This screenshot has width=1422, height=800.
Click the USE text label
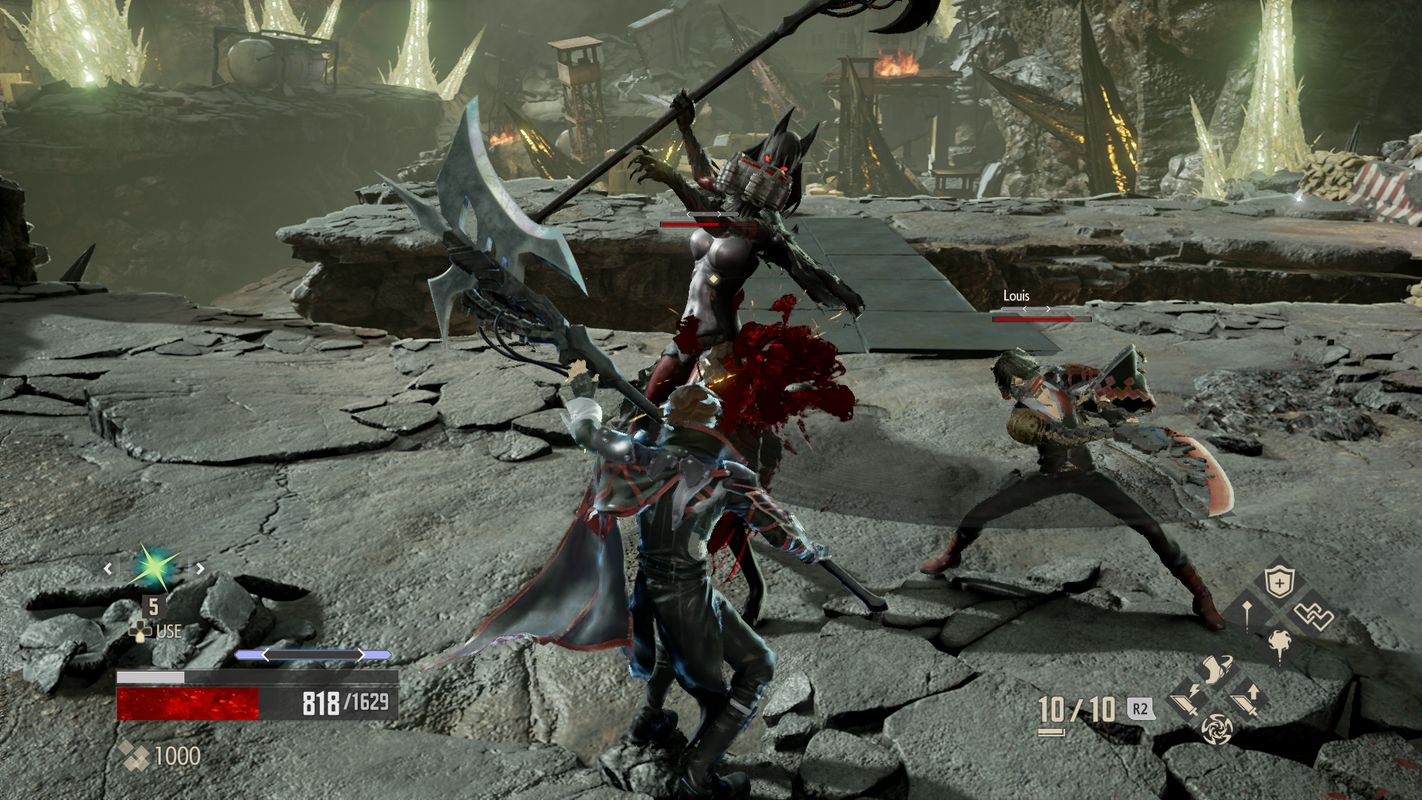[x=168, y=631]
